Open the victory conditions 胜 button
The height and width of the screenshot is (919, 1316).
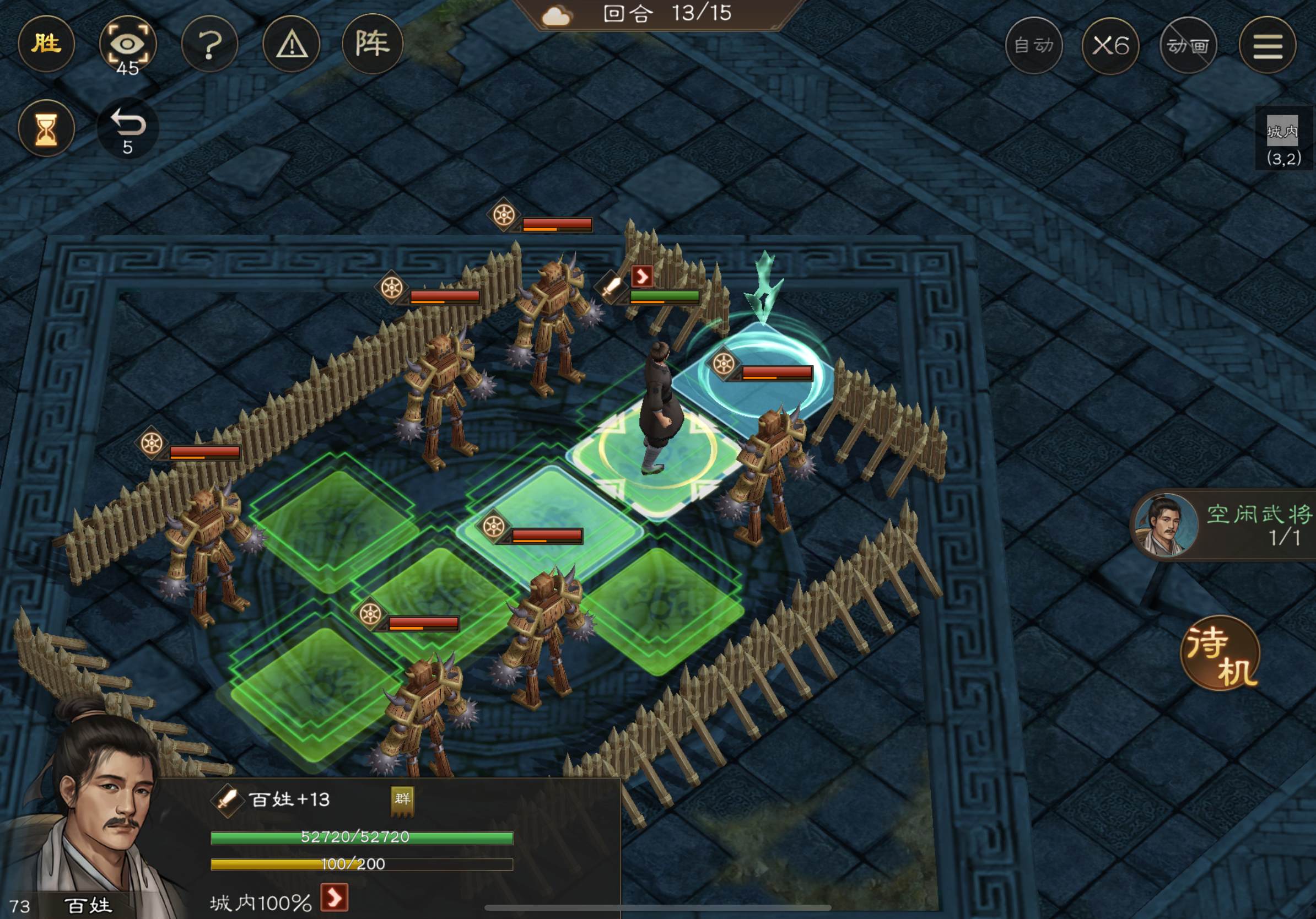click(46, 44)
